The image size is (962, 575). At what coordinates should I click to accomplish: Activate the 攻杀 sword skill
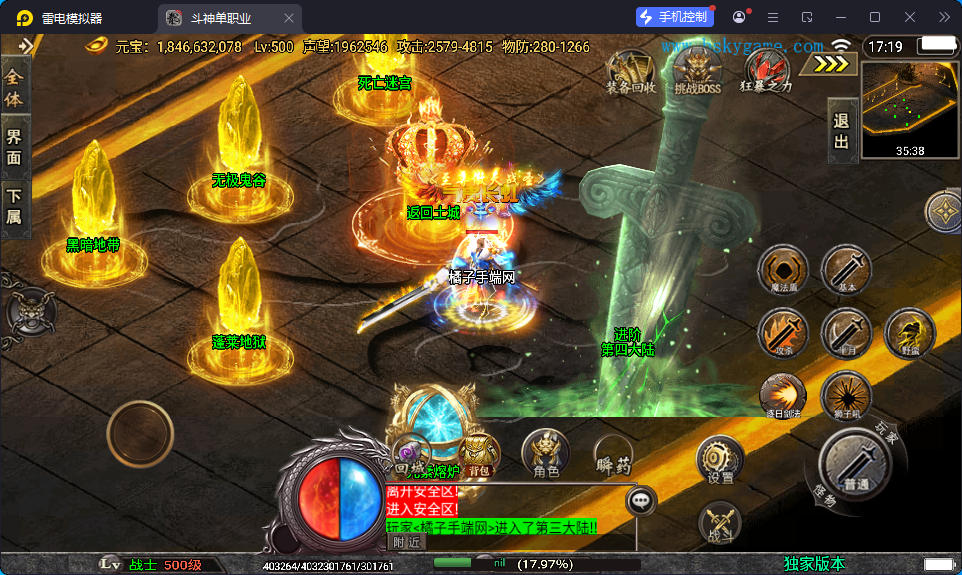coord(783,332)
